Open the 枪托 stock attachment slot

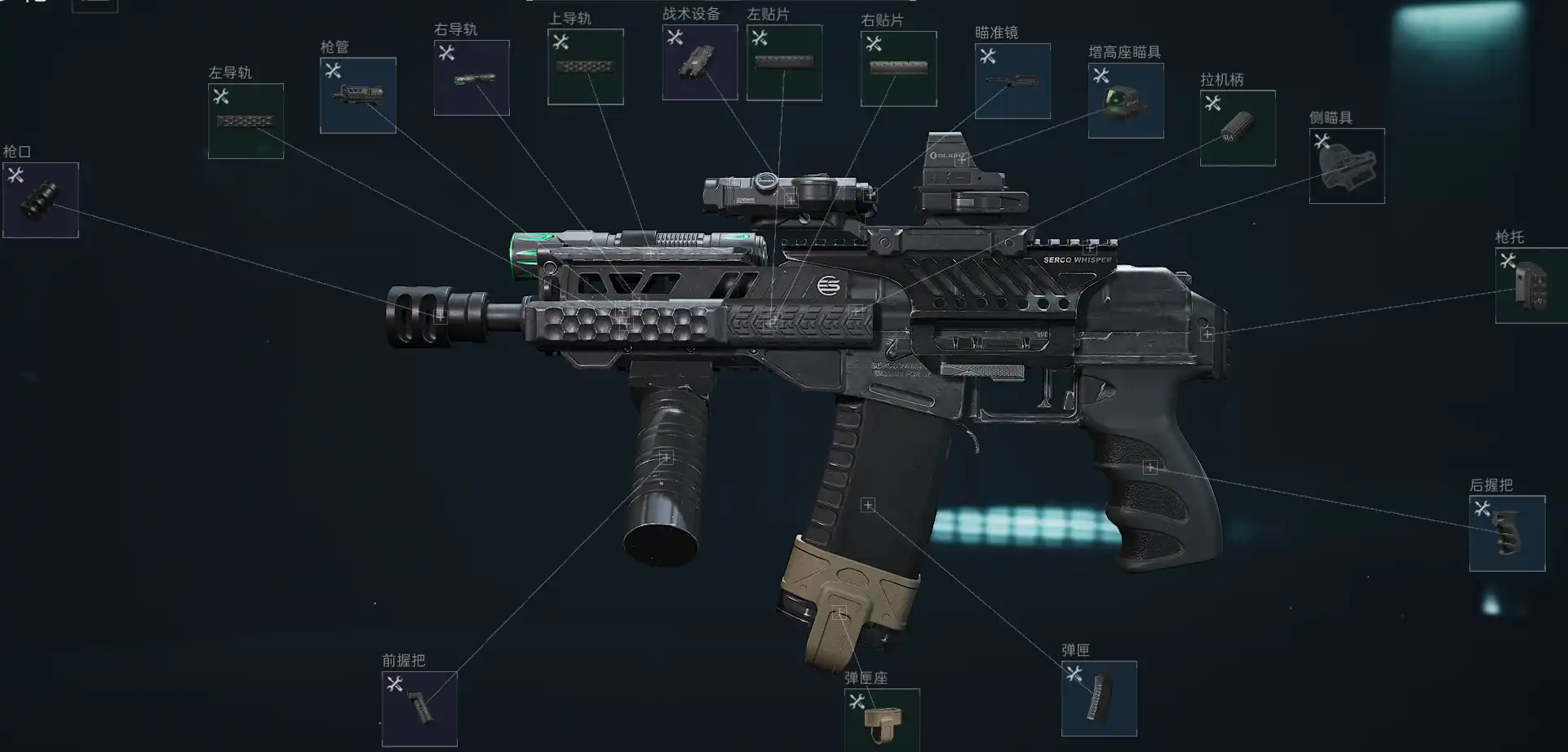point(1531,285)
